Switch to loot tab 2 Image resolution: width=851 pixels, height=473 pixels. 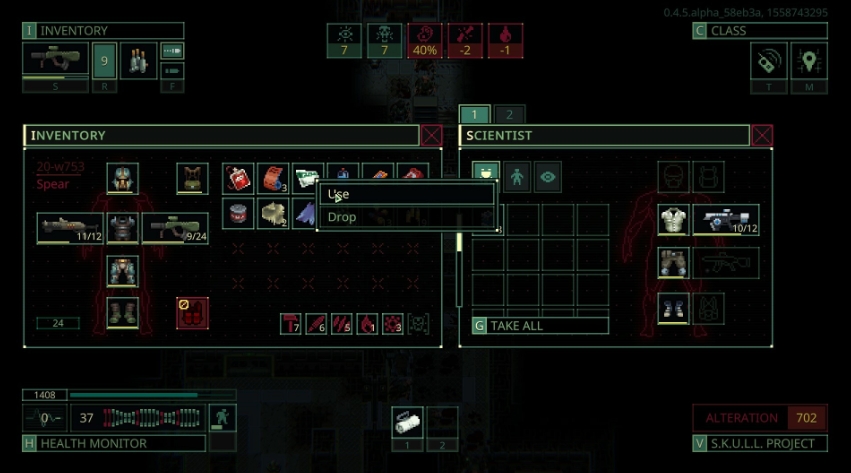point(508,114)
